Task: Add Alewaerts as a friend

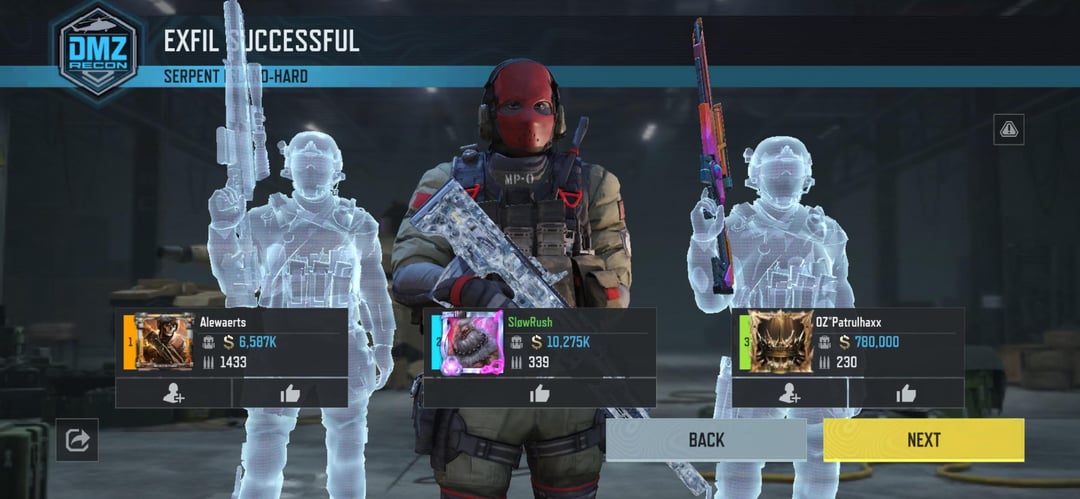Action: [173, 393]
